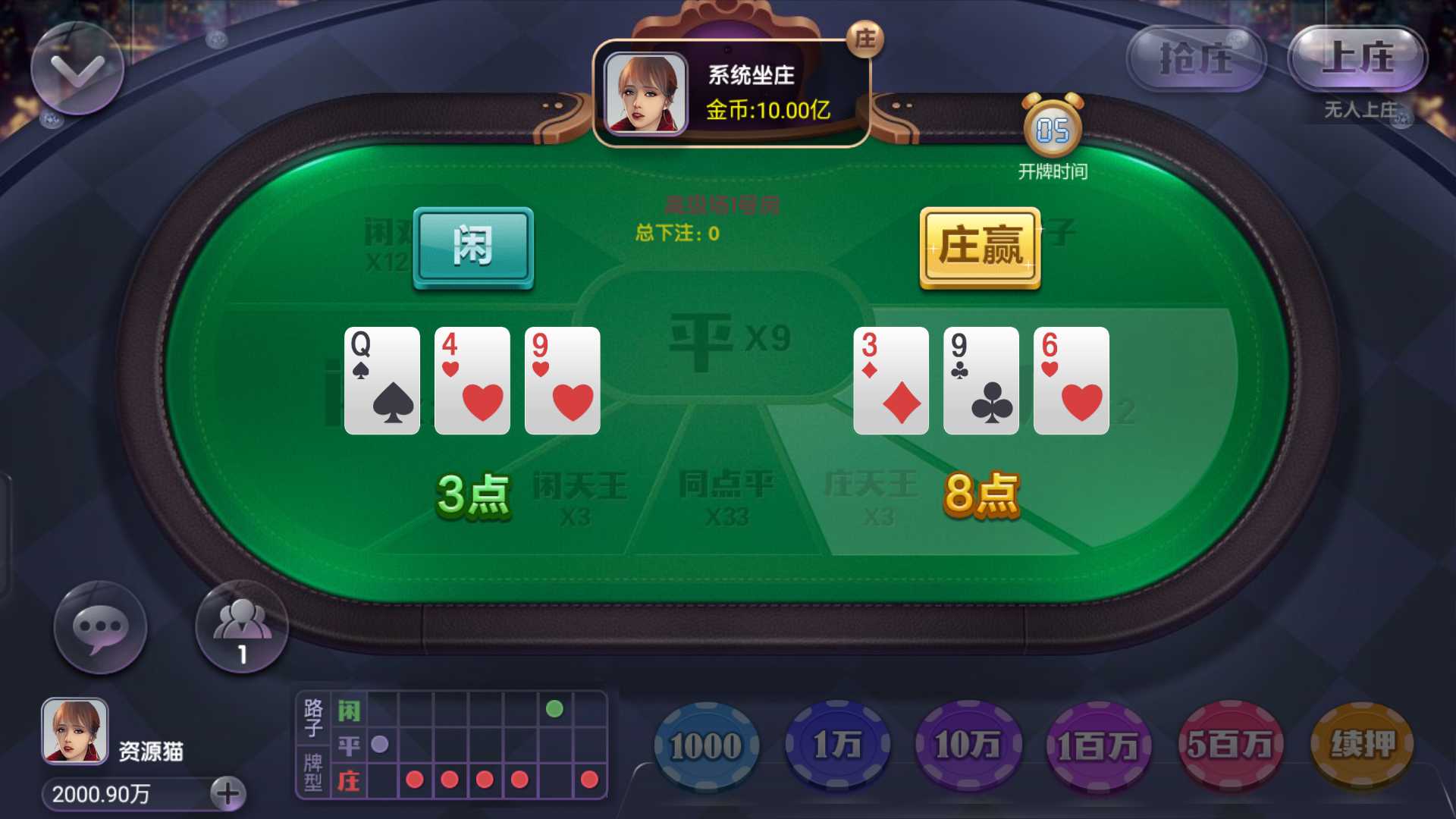Switch to the 路子 trend tab
This screenshot has height=819, width=1456.
313,717
